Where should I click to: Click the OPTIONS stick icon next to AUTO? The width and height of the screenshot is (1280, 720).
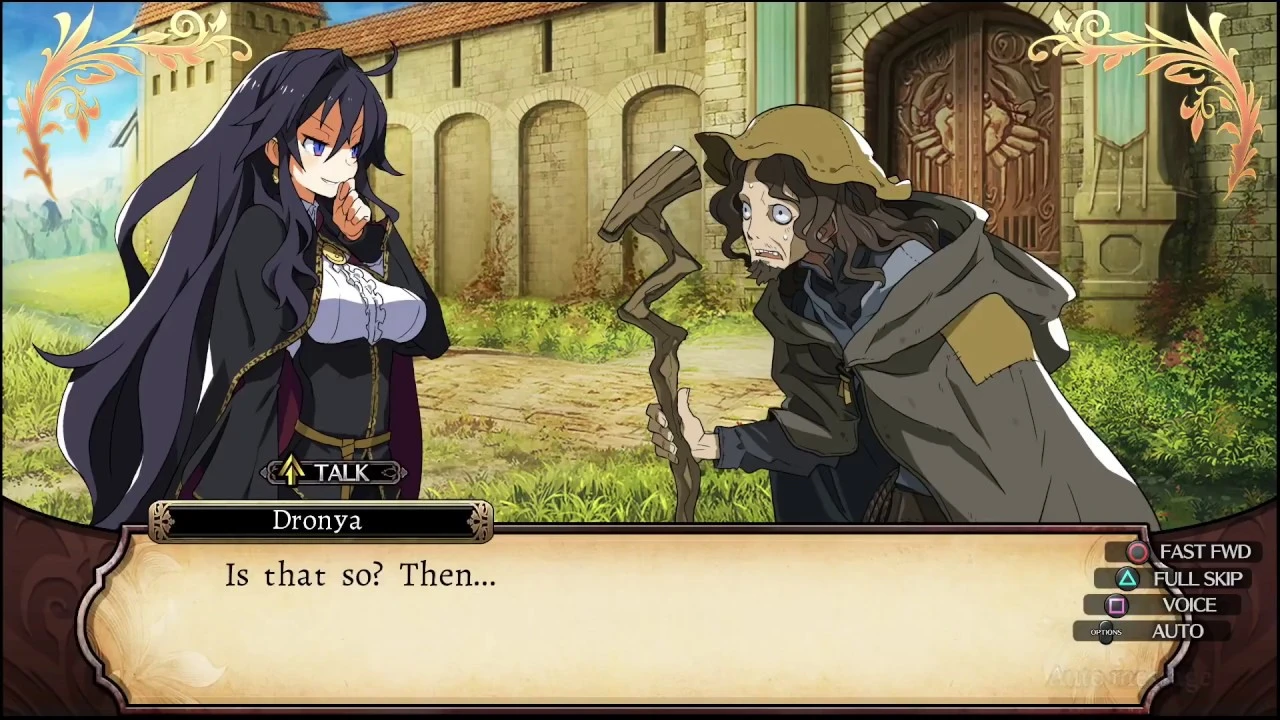1106,631
